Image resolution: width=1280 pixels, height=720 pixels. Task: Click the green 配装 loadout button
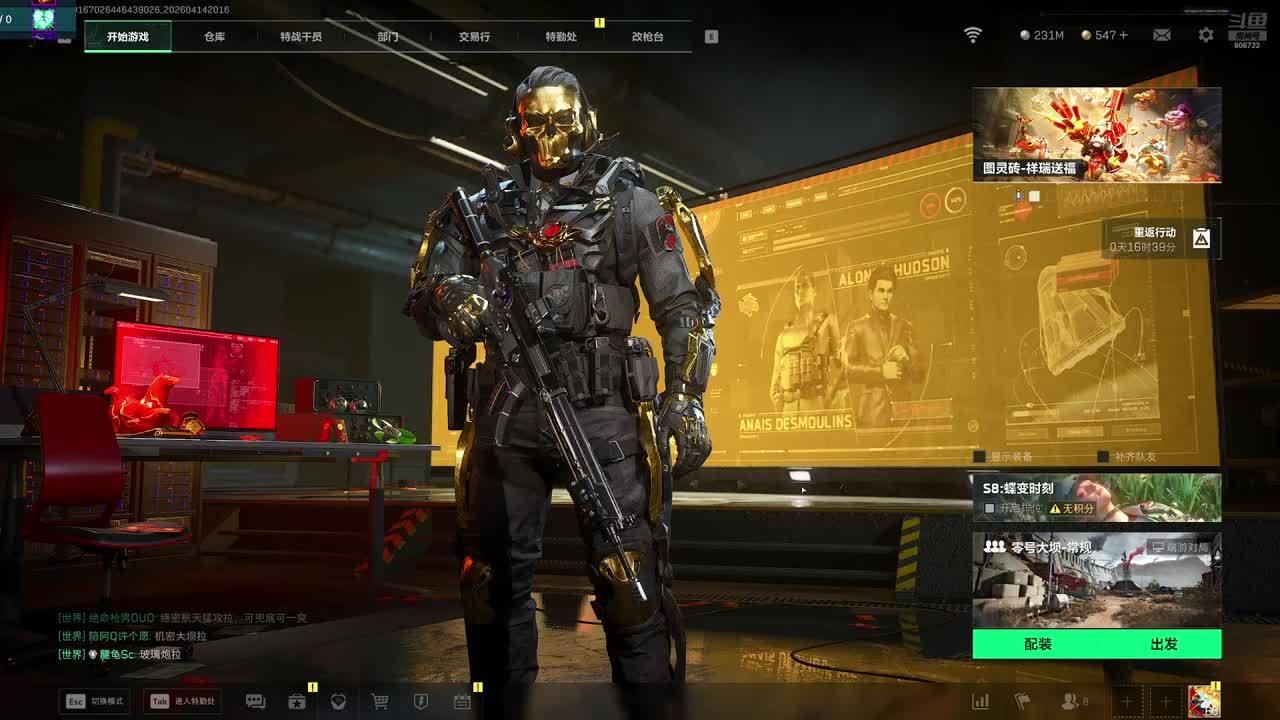[x=1038, y=644]
